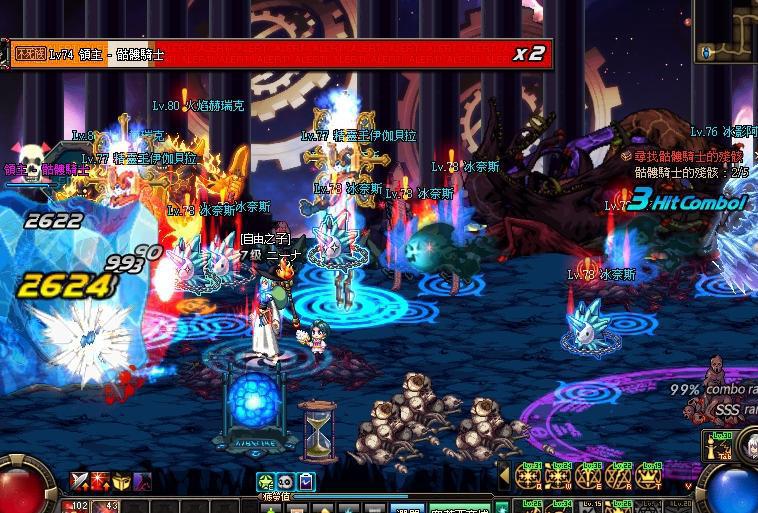This screenshot has height=513, width=758.
Task: Activate the Lv.19 crown skill on T
Action: [x=651, y=478]
